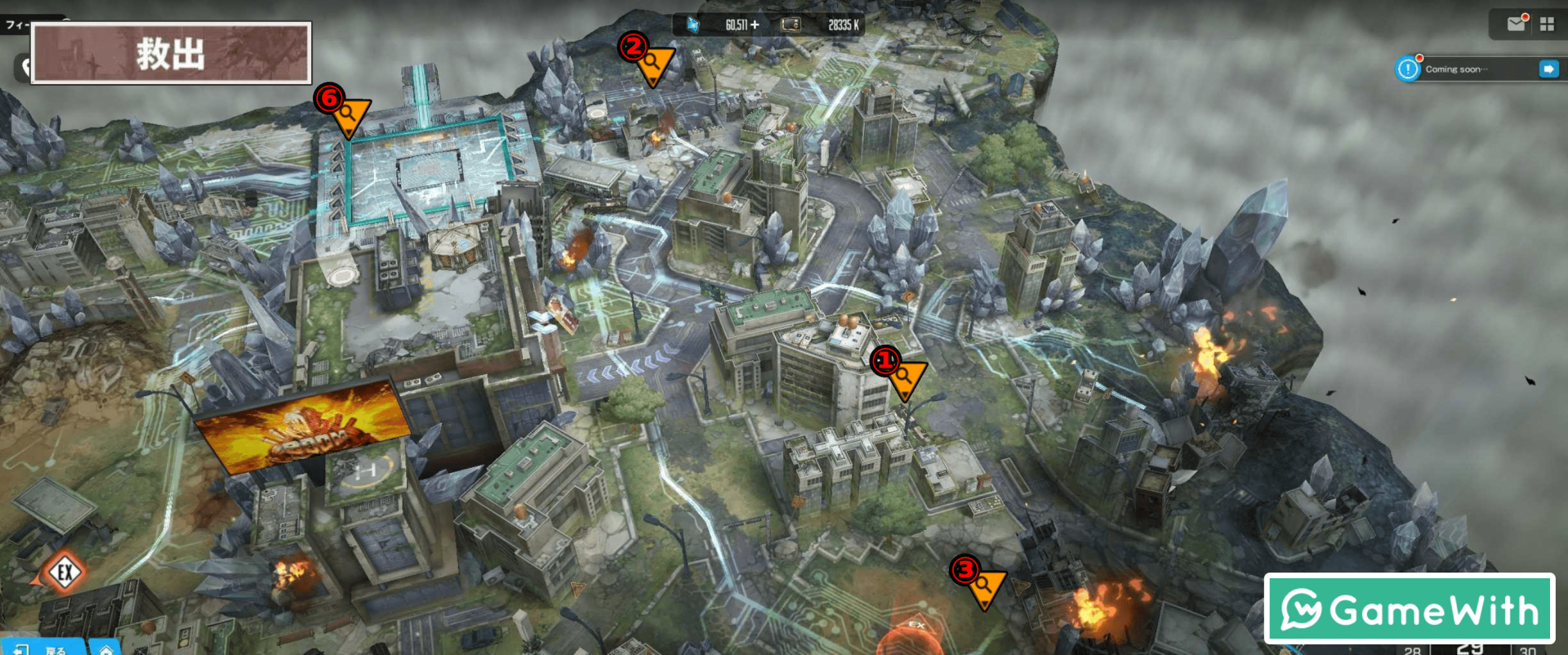Select the search marker numbered 1

coord(905,378)
